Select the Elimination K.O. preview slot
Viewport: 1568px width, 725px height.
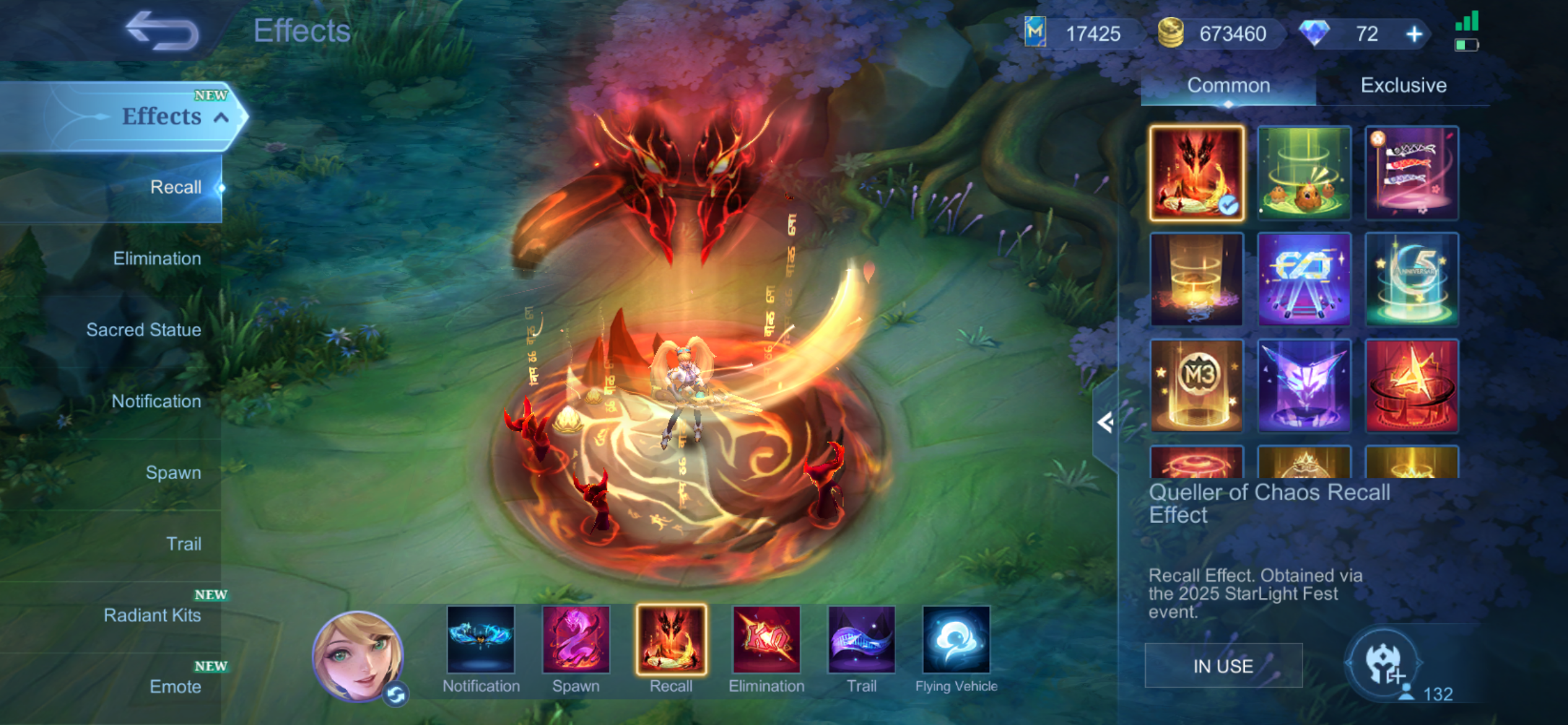[766, 640]
